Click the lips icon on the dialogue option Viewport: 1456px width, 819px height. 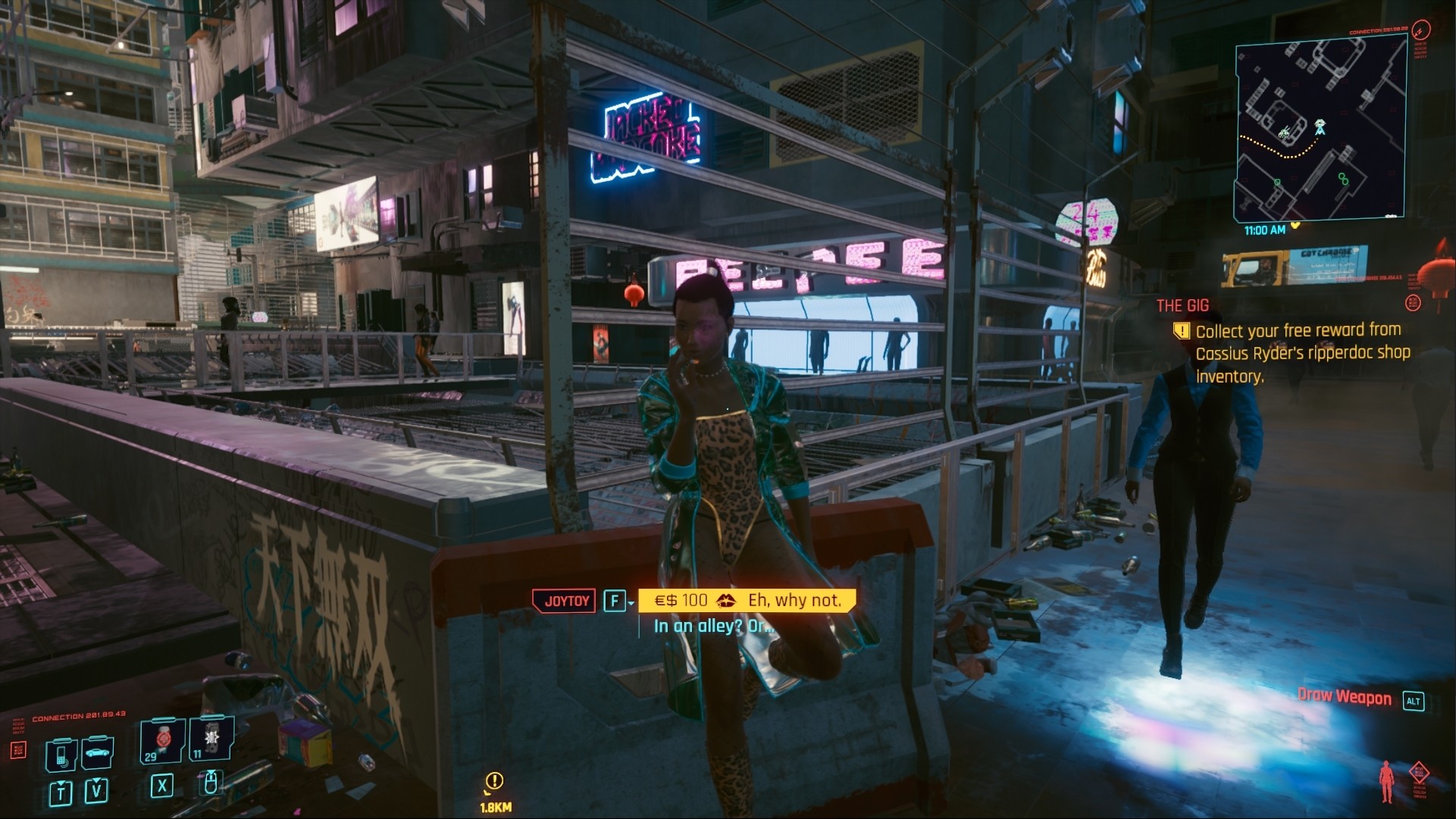(726, 601)
